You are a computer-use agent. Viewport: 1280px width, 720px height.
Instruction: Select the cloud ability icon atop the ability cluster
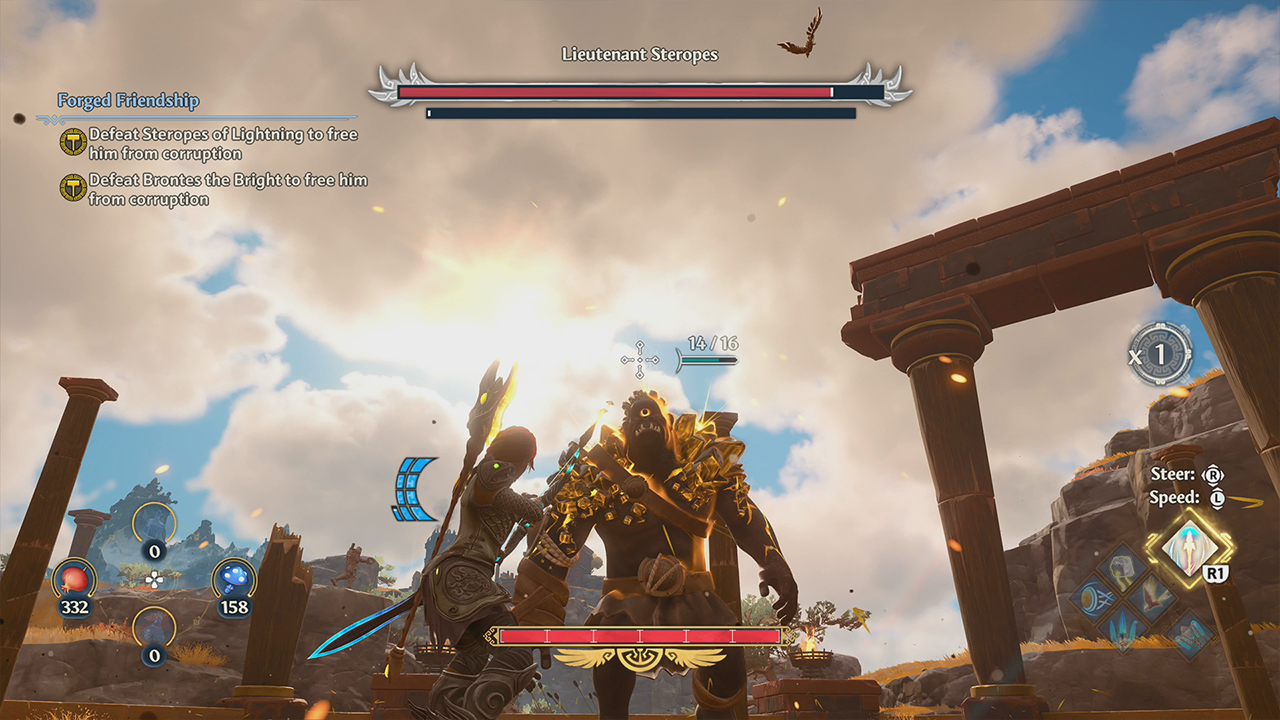point(1121,570)
